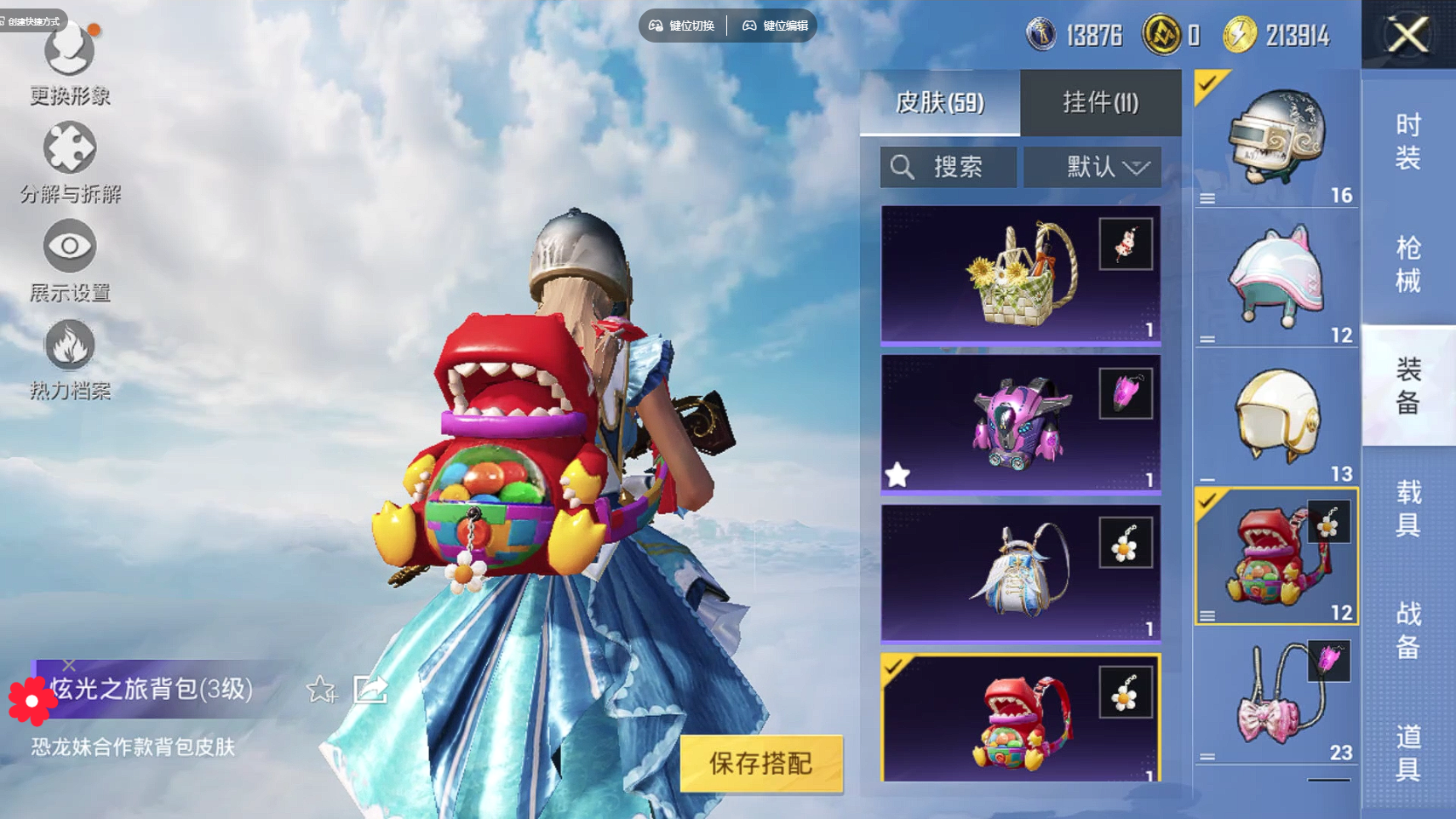1456x819 pixels.
Task: Open 分解与拆解 dismantle menu
Action: [x=70, y=162]
